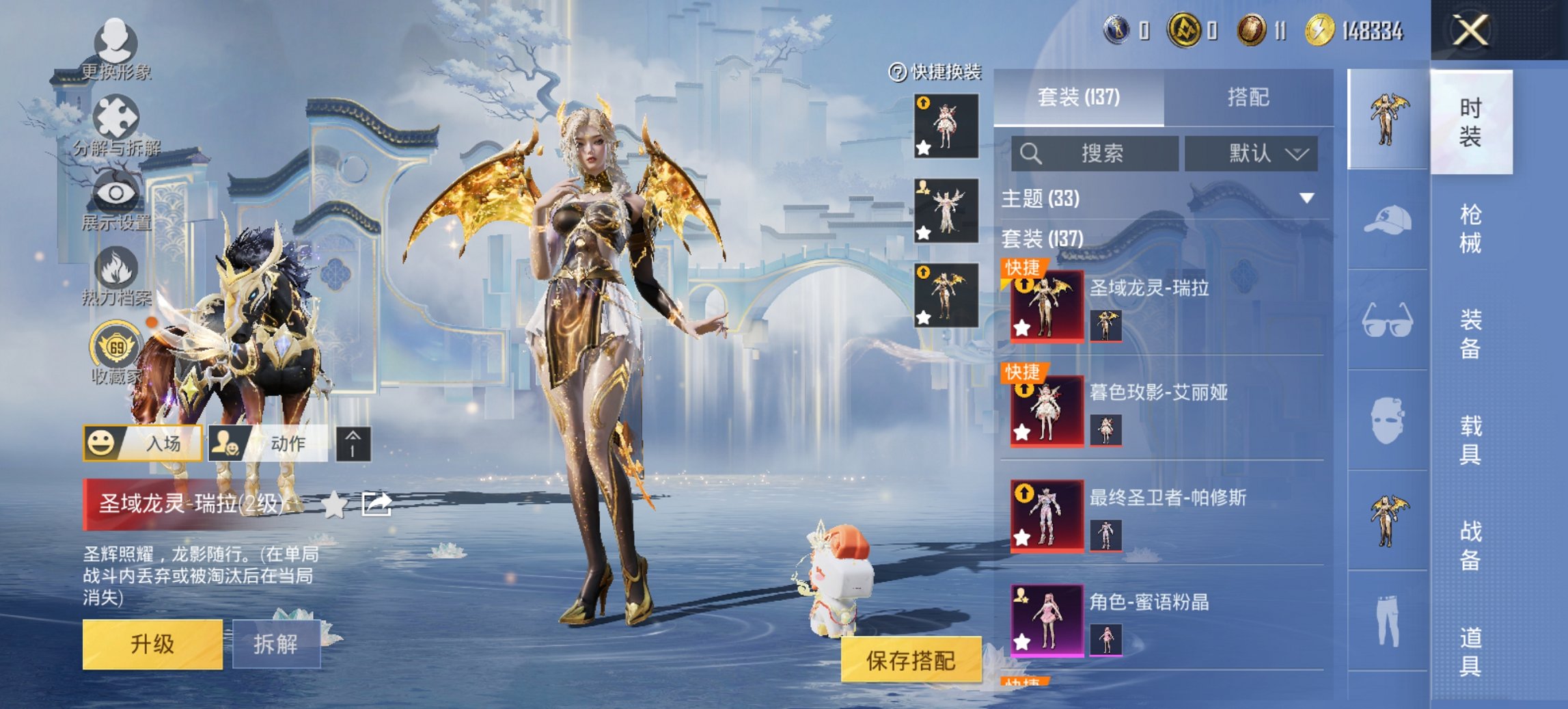1568x709 pixels.
Task: Open the 动作 actions button
Action: (x=268, y=443)
